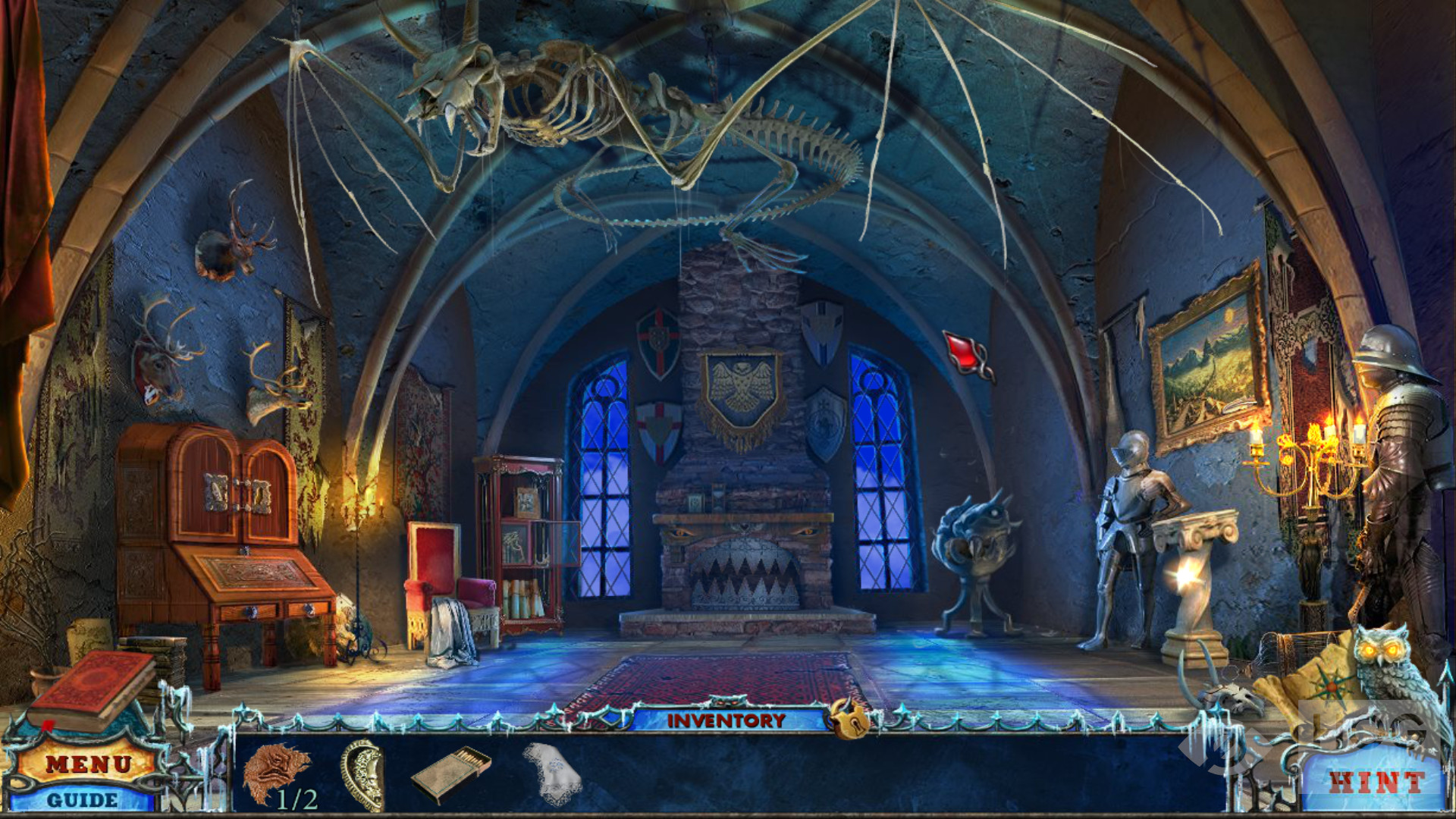Open the strategy GUIDE

[x=82, y=799]
